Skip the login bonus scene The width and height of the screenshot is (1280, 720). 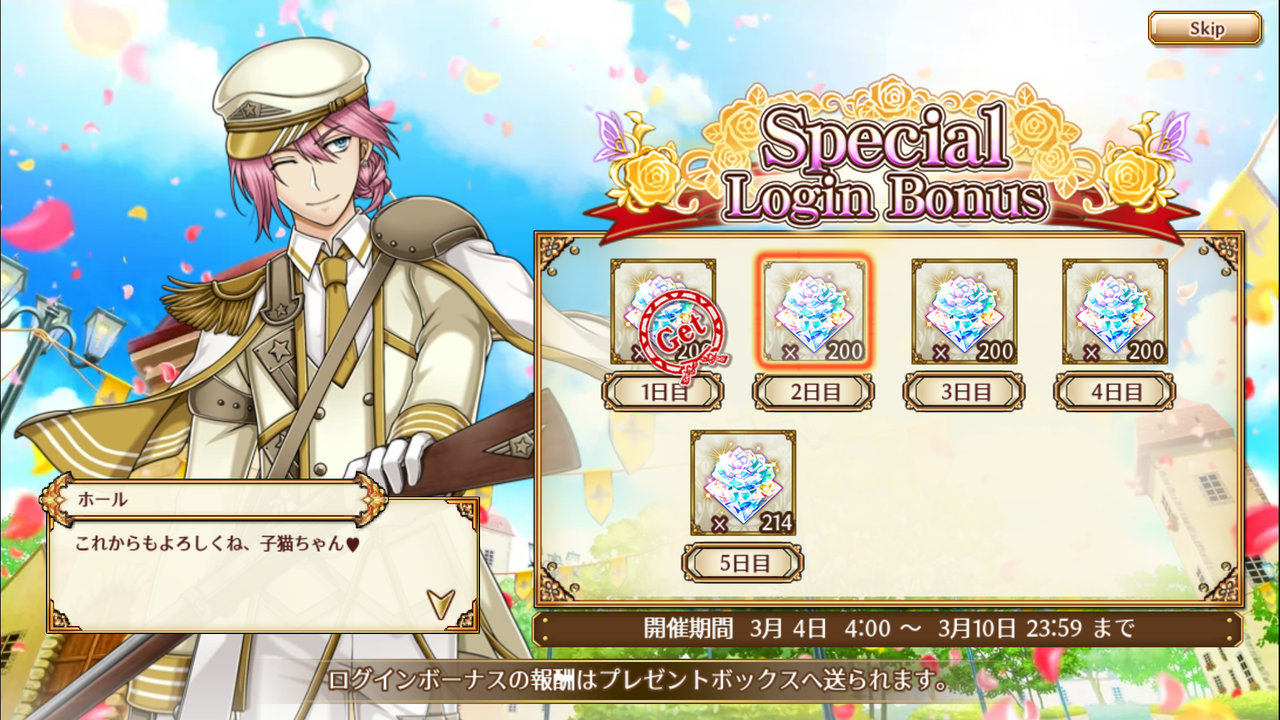[x=1204, y=29]
